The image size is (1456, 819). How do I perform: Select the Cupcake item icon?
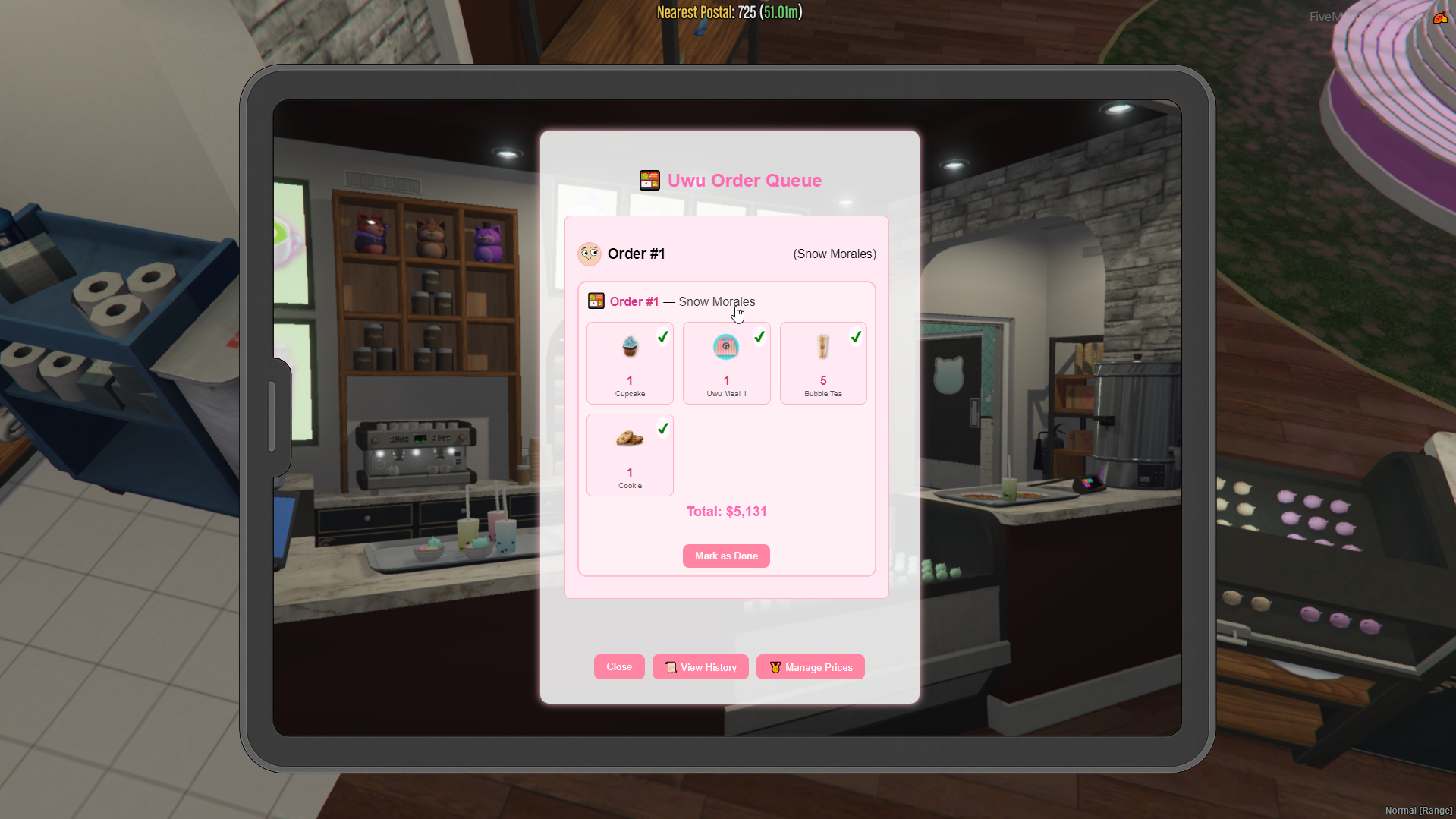coord(629,347)
